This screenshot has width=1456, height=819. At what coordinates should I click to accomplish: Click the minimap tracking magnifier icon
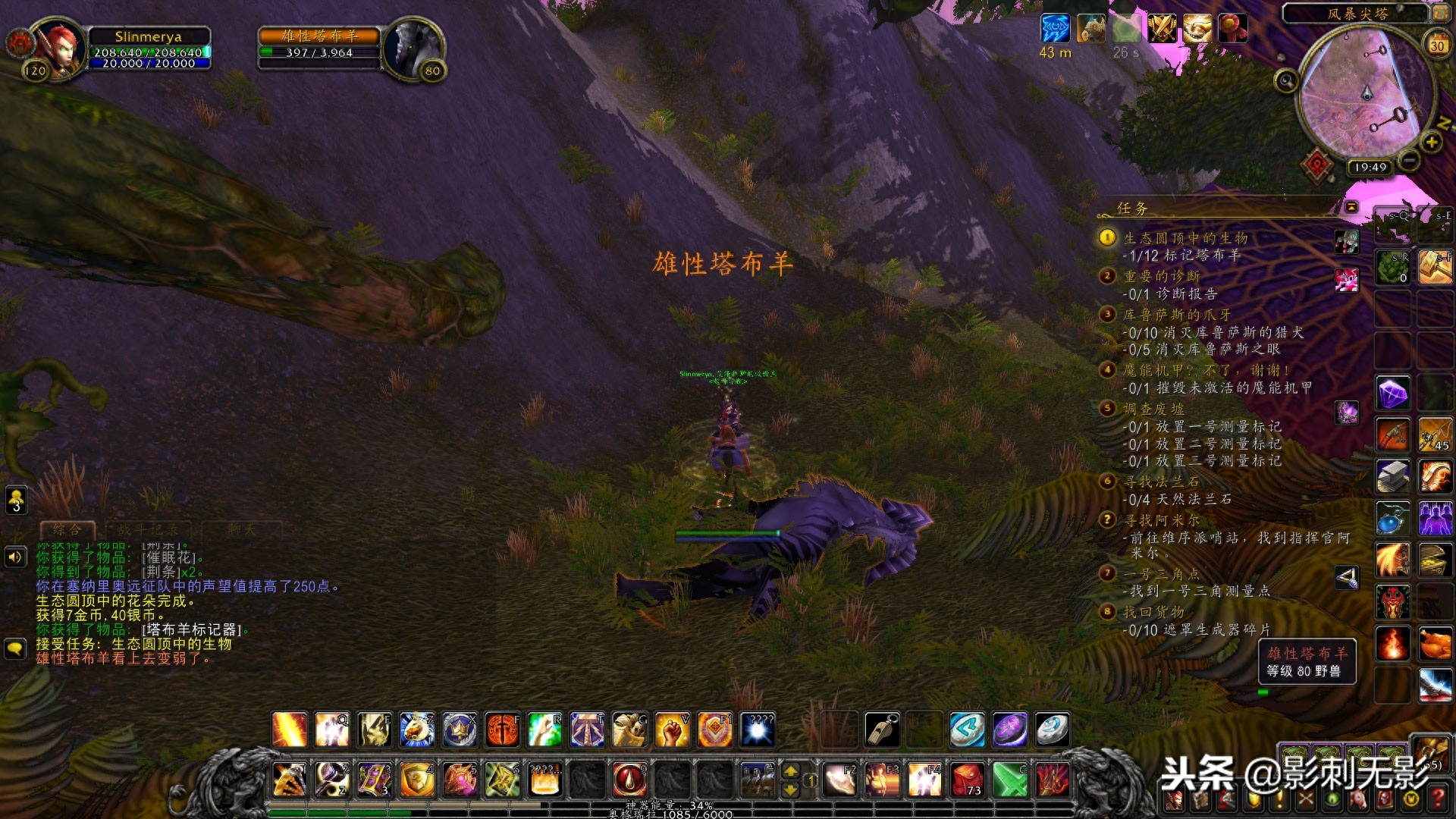pos(1286,80)
